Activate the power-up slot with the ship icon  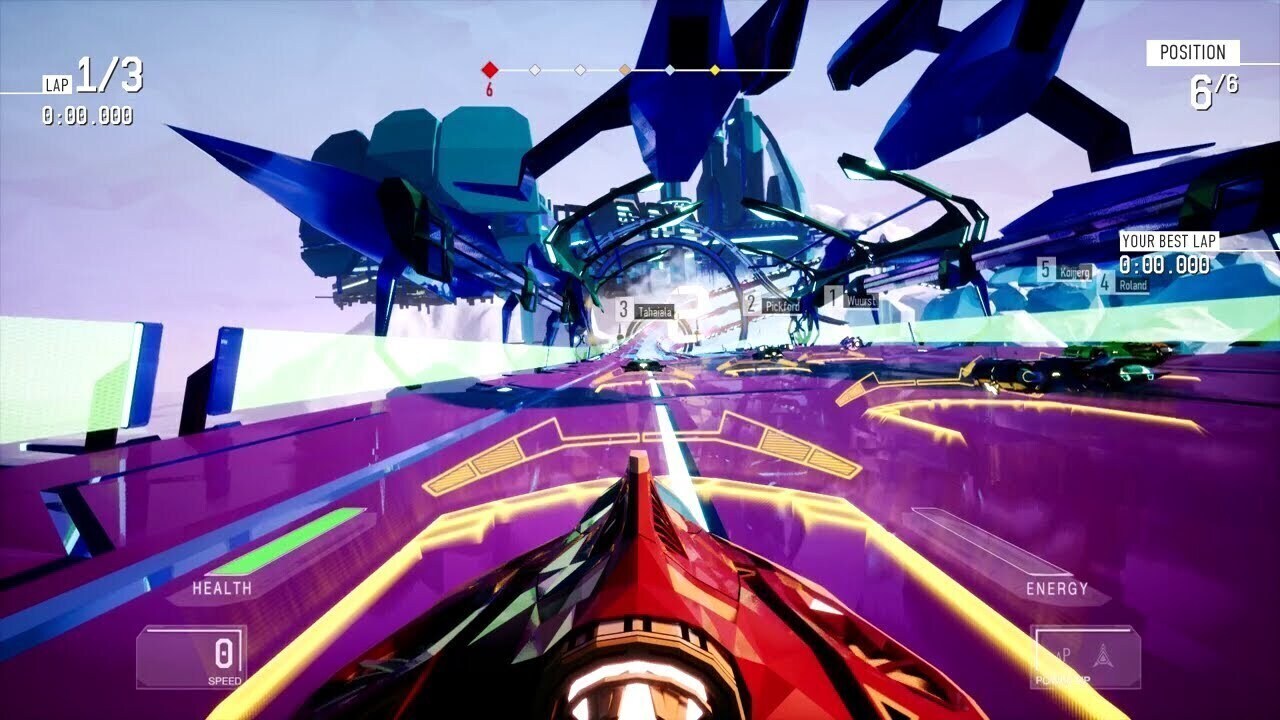click(x=1085, y=657)
